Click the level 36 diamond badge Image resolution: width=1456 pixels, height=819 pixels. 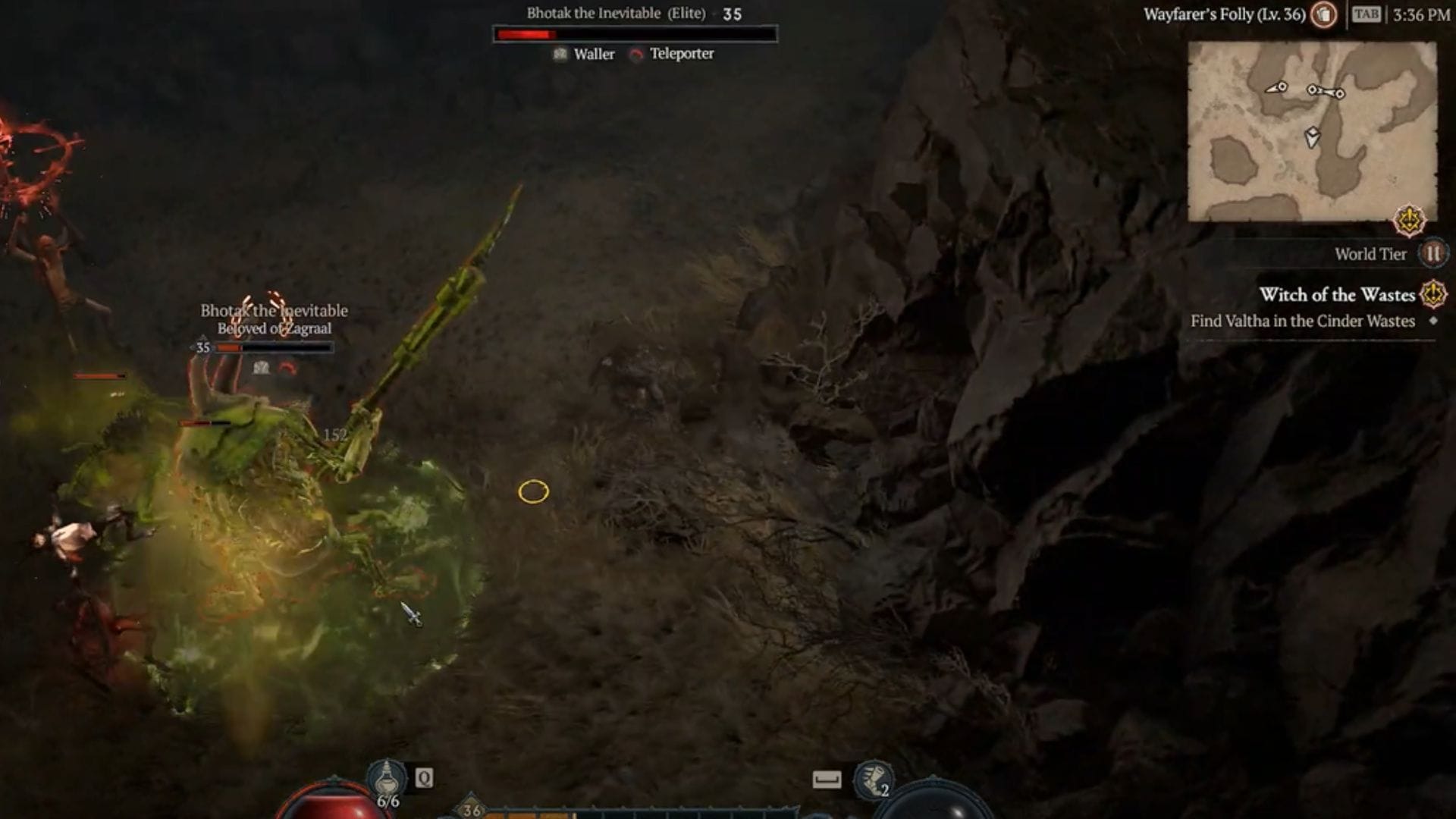tap(470, 810)
